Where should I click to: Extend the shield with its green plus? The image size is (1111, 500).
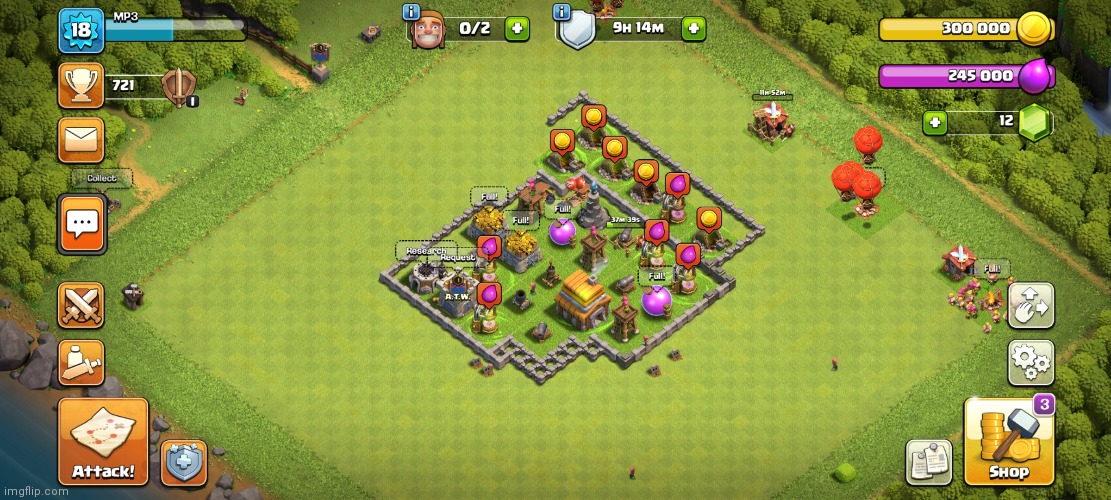point(693,28)
